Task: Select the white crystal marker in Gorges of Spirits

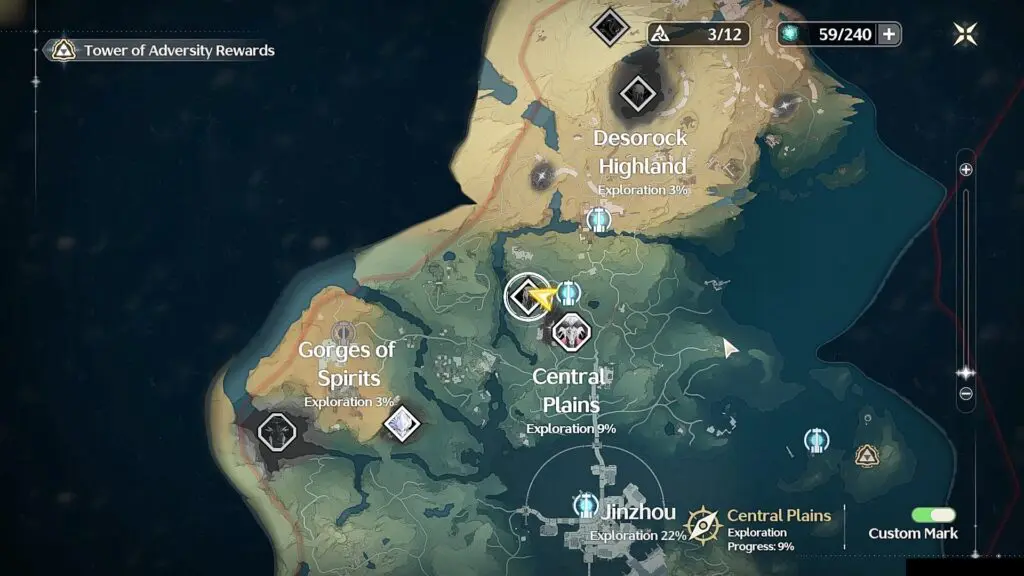Action: coord(401,423)
